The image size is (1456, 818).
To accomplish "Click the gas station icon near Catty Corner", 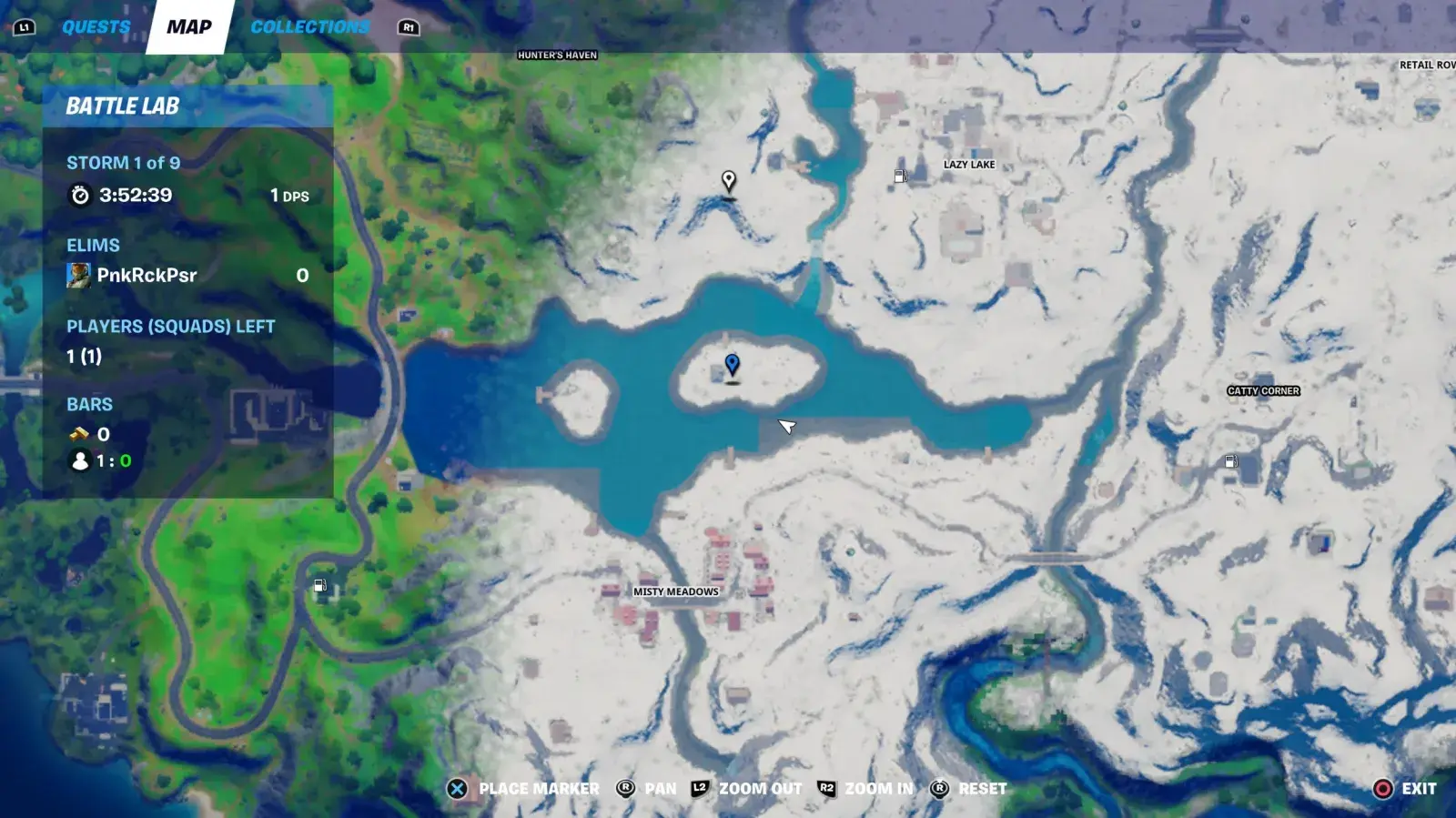I will pos(1230,462).
